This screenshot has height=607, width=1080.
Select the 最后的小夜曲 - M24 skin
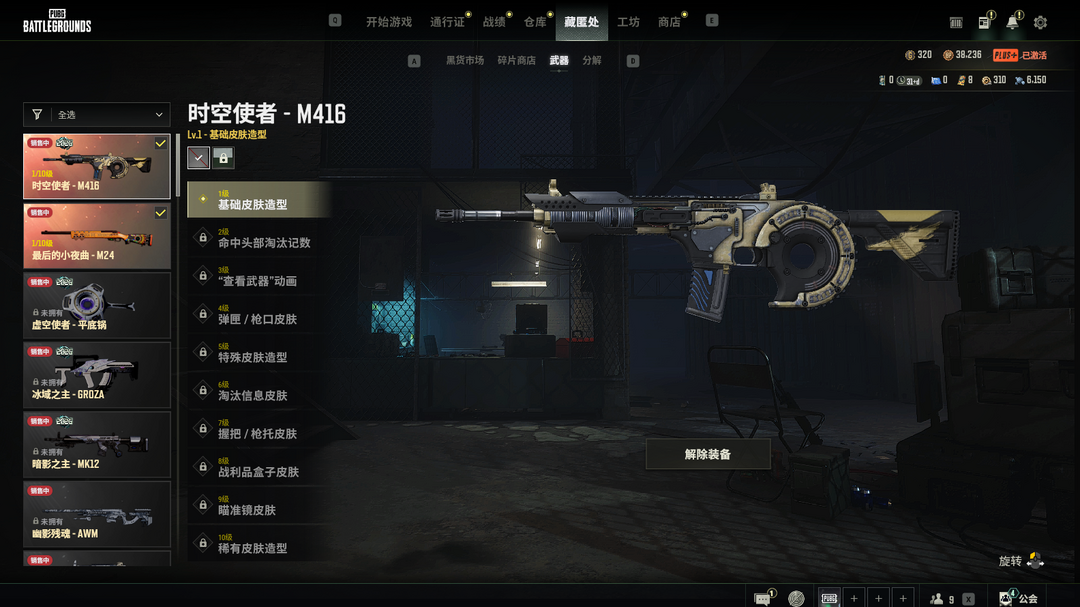click(x=97, y=236)
